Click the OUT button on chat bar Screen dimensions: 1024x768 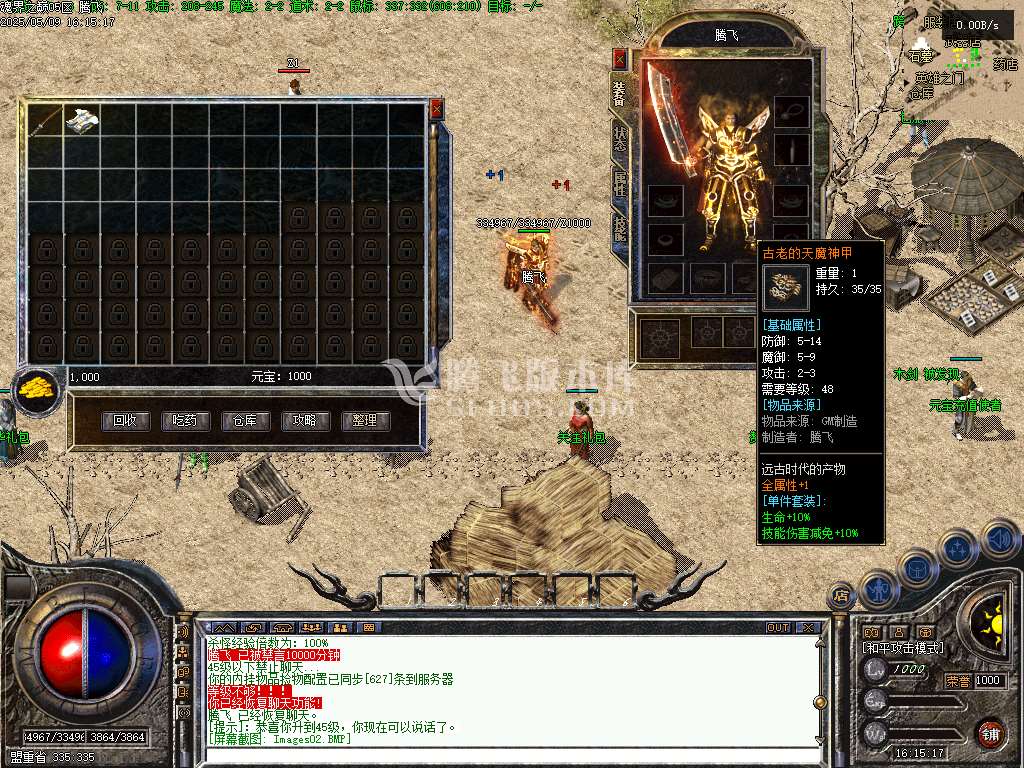pyautogui.click(x=777, y=628)
